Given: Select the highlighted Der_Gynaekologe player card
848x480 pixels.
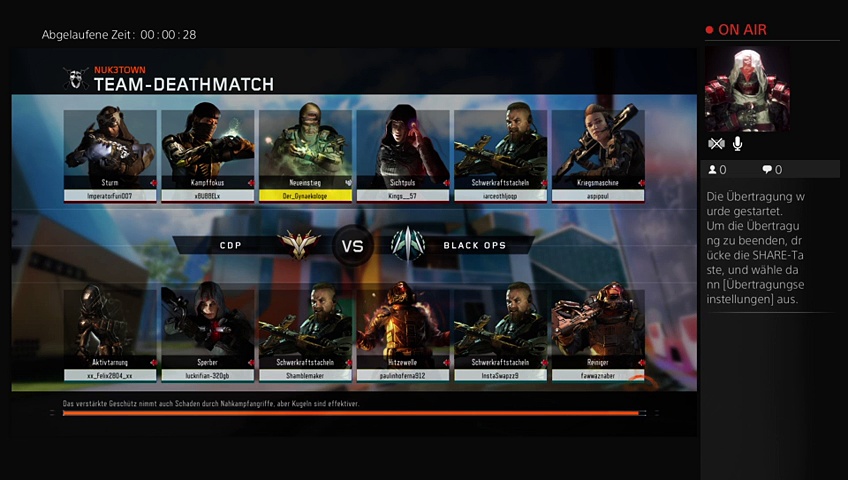Looking at the screenshot, I should 305,155.
